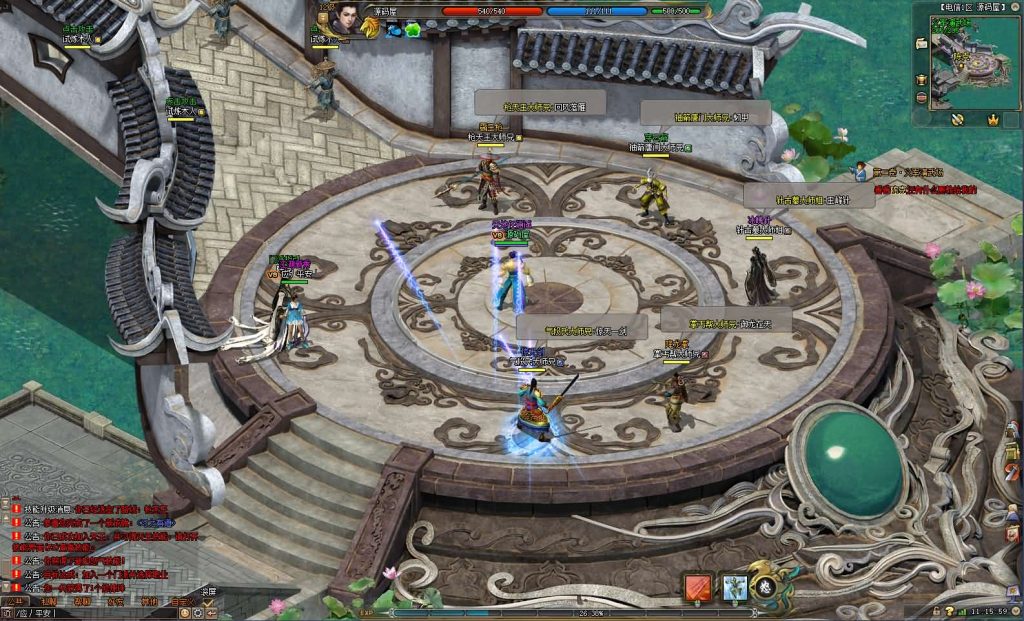Activate the red slash skill

coord(697,587)
